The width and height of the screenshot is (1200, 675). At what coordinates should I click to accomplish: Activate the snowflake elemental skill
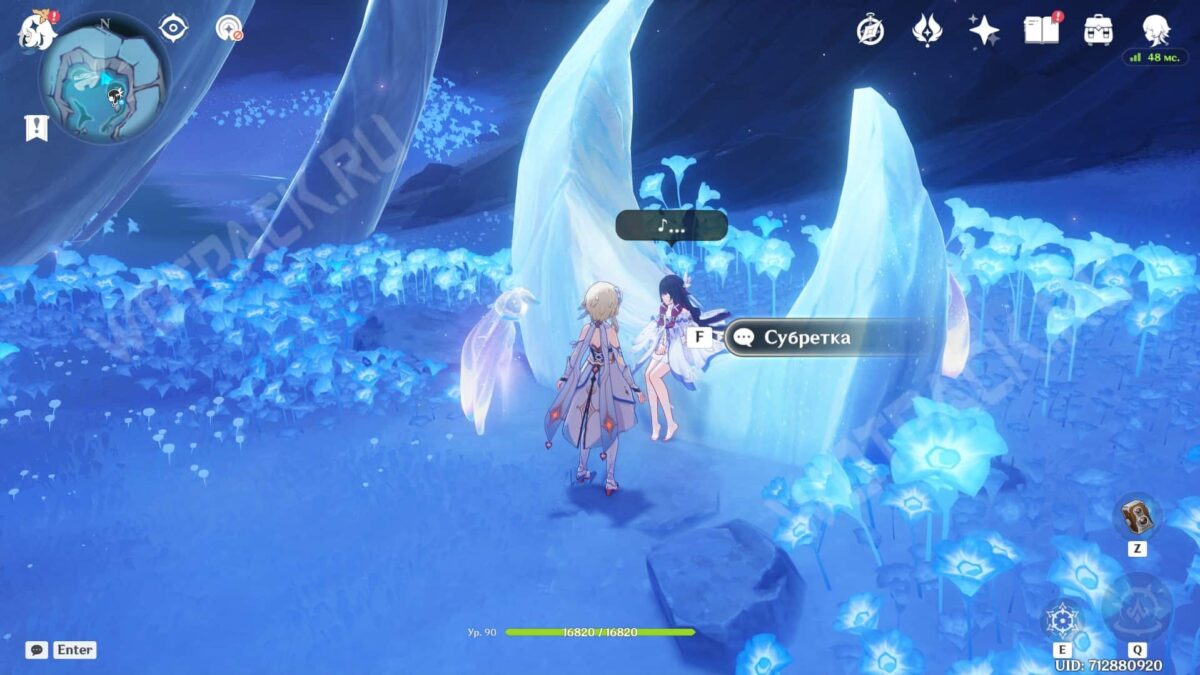point(1061,621)
